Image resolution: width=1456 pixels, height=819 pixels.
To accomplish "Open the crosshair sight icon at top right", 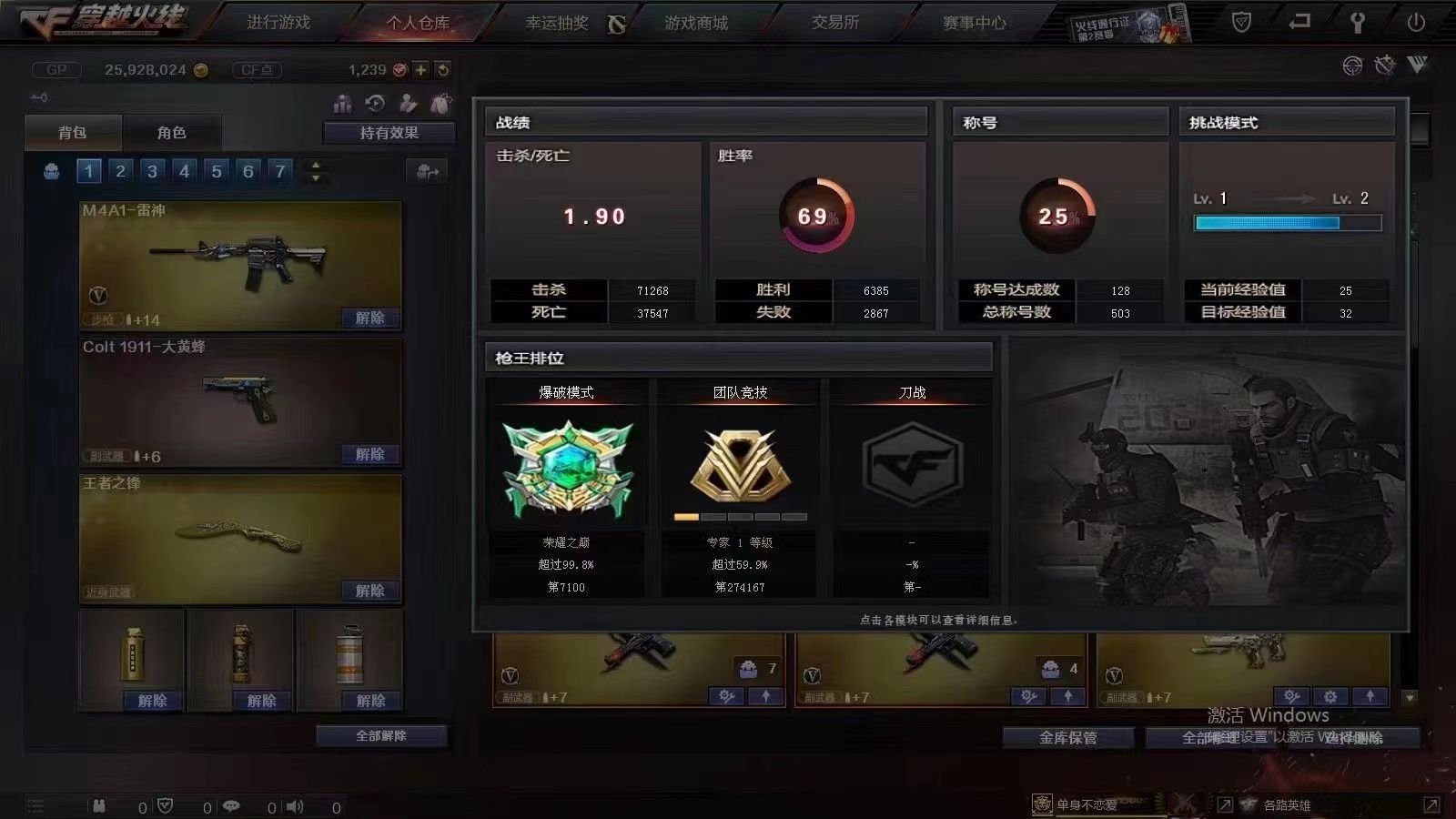I will tap(1350, 64).
